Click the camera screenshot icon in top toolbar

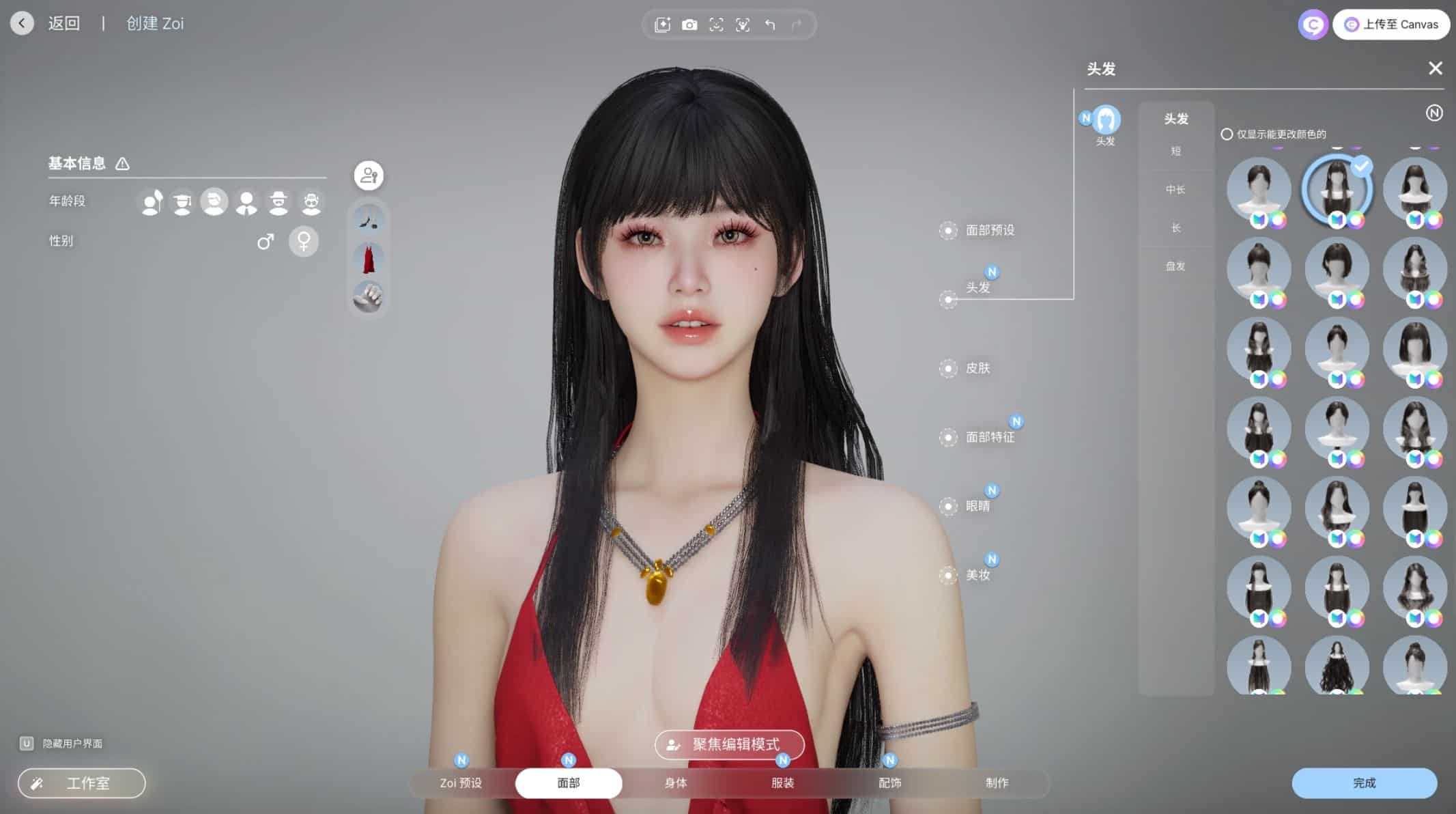coord(689,25)
